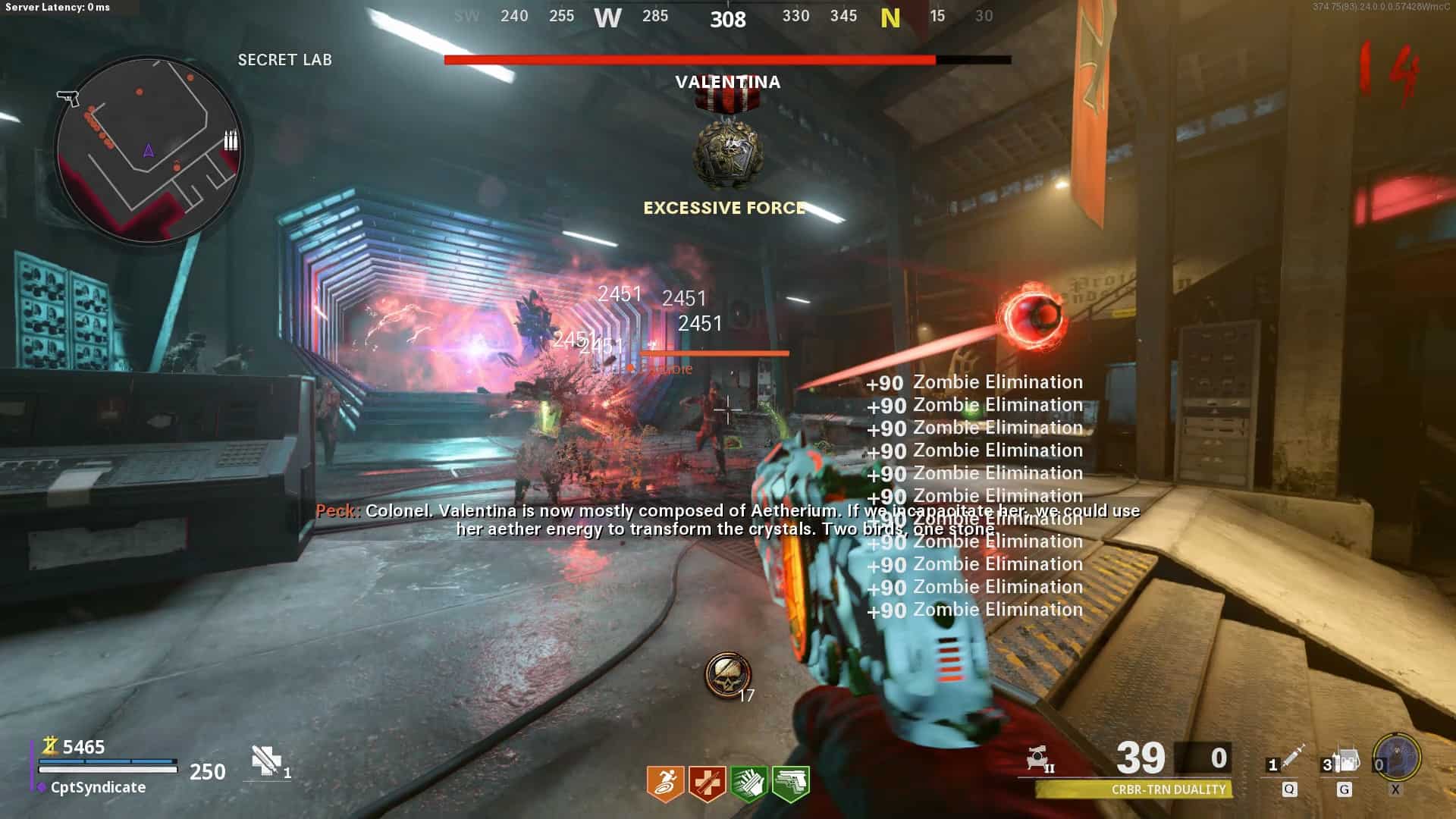
Task: Click the skull medal kill-streak counter
Action: [x=728, y=675]
